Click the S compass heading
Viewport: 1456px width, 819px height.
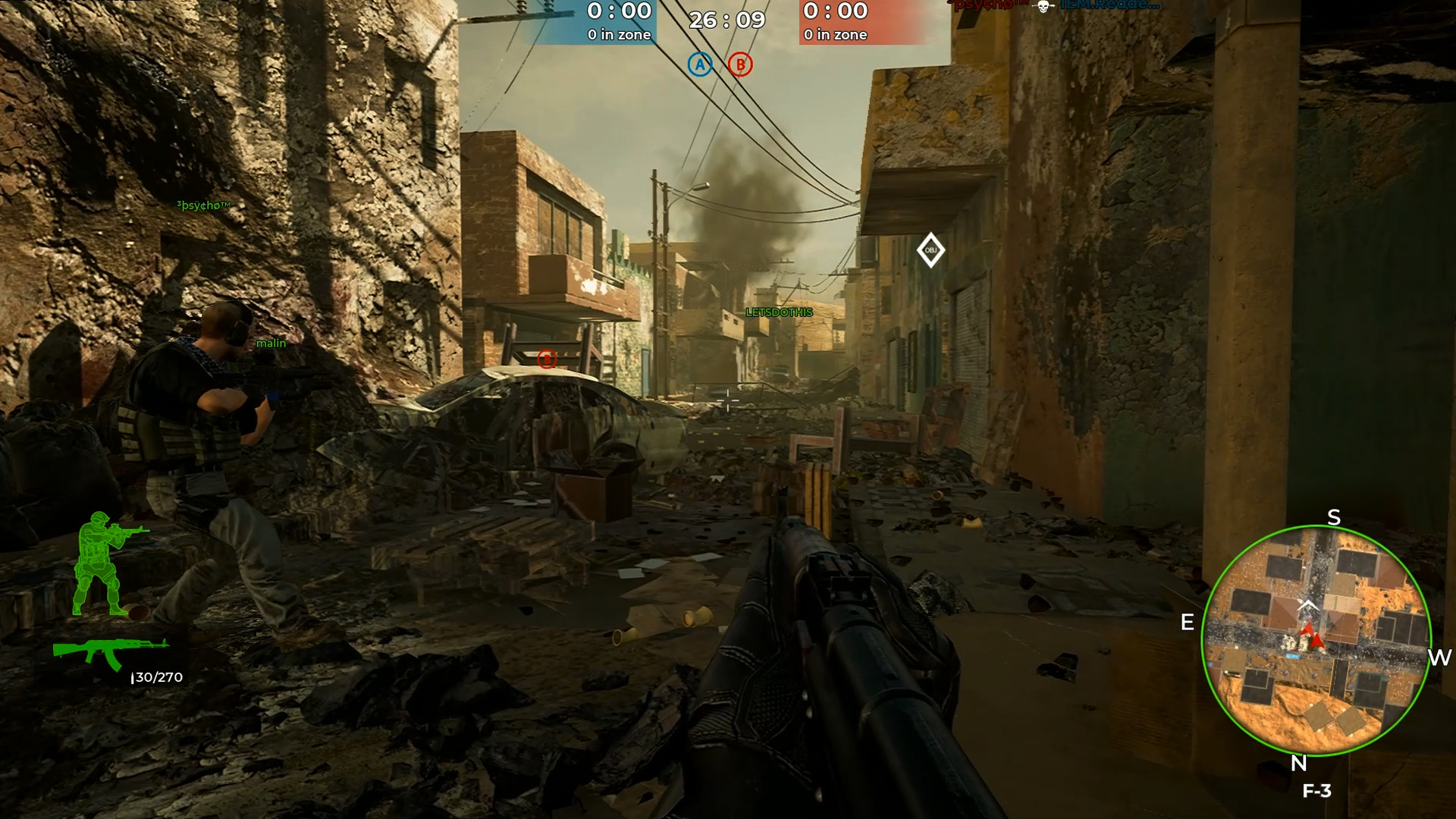click(x=1335, y=517)
